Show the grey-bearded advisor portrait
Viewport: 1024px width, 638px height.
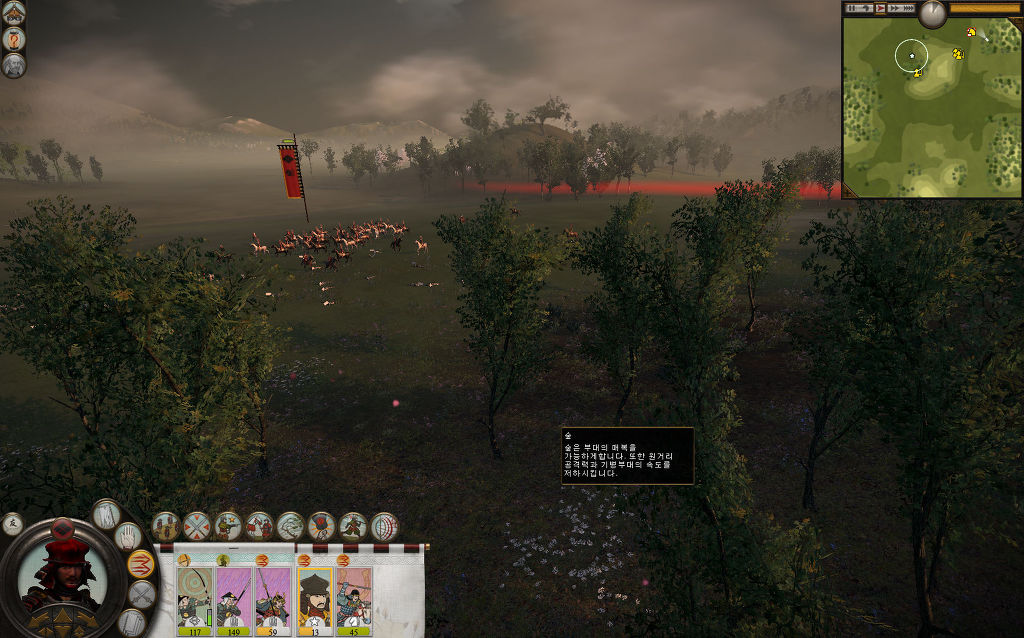pos(14,66)
